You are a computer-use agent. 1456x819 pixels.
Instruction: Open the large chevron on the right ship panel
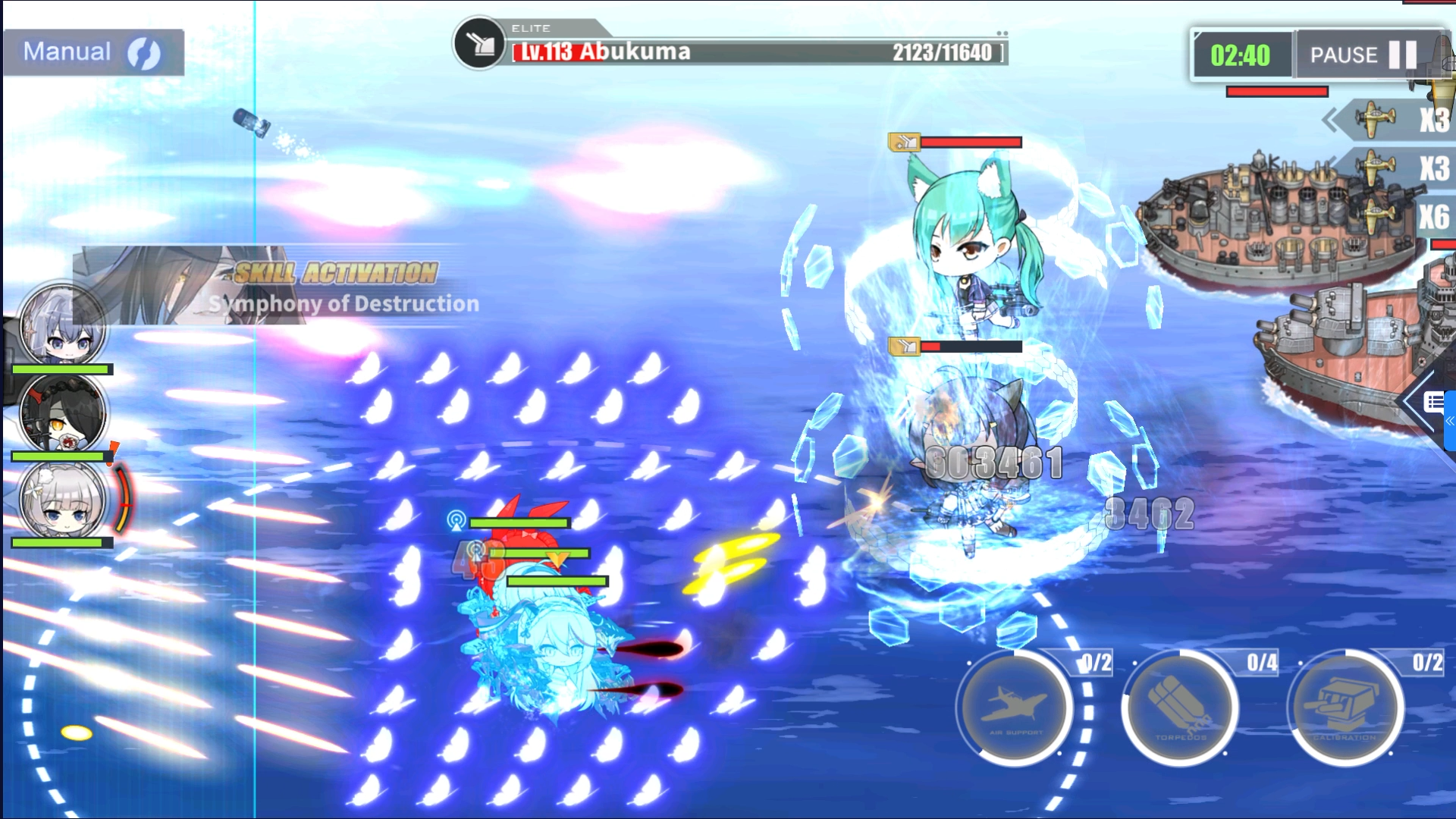1415,402
